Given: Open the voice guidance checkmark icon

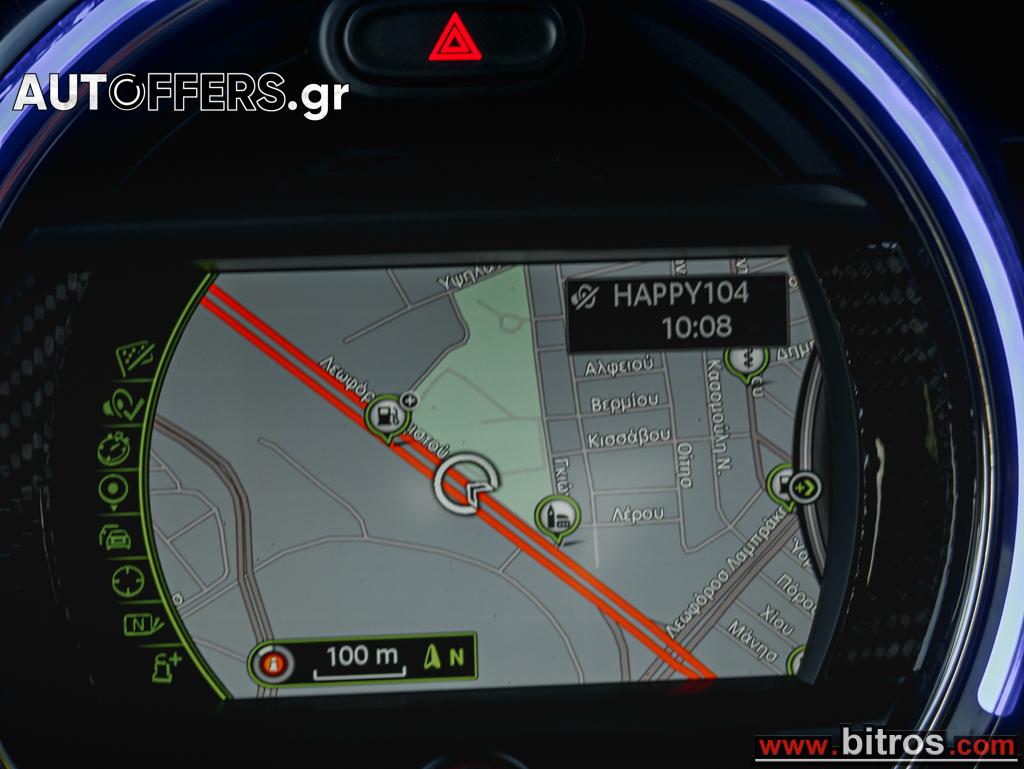Looking at the screenshot, I should (x=121, y=405).
